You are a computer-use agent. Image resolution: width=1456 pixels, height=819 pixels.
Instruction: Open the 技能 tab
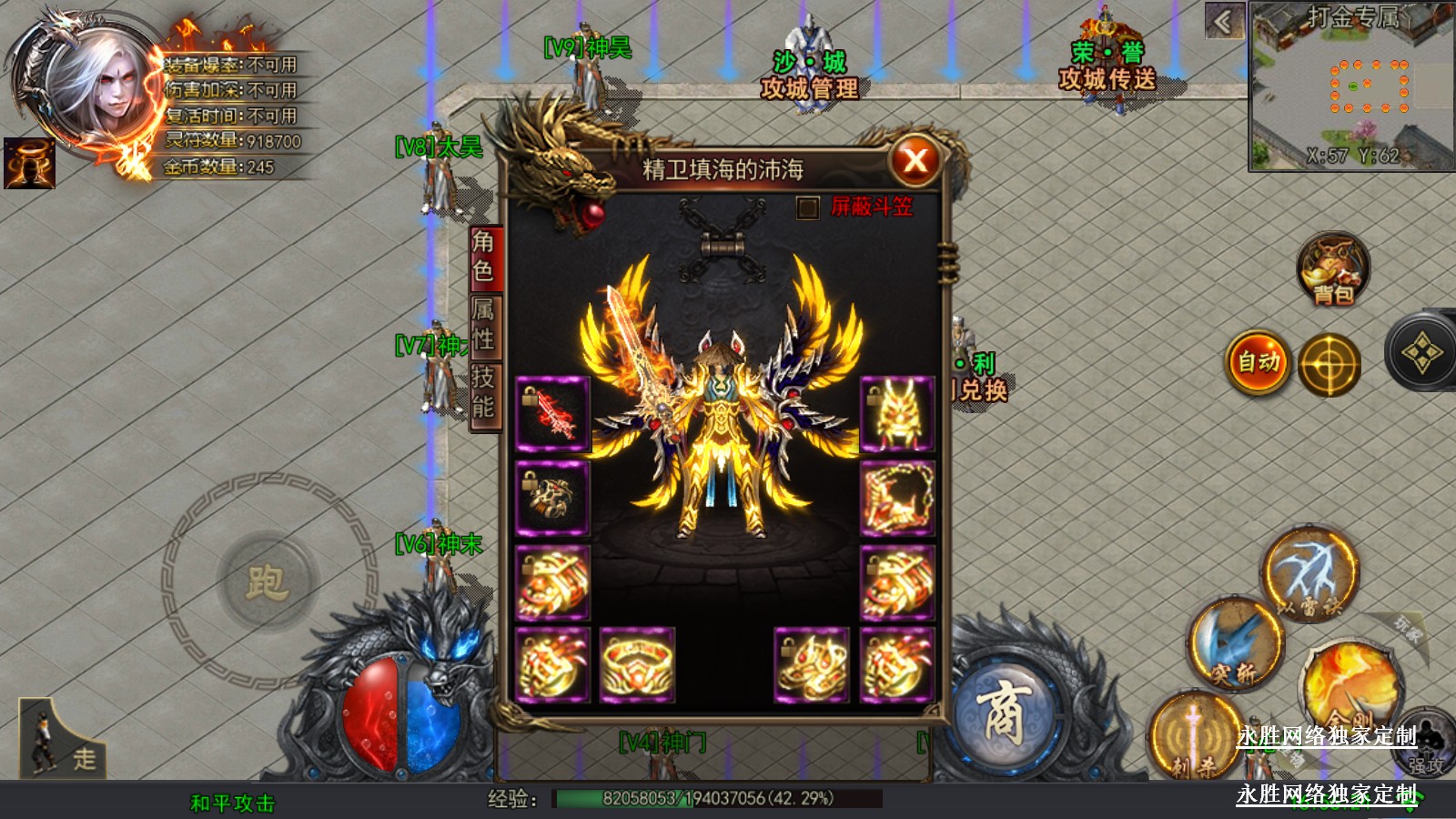(483, 392)
